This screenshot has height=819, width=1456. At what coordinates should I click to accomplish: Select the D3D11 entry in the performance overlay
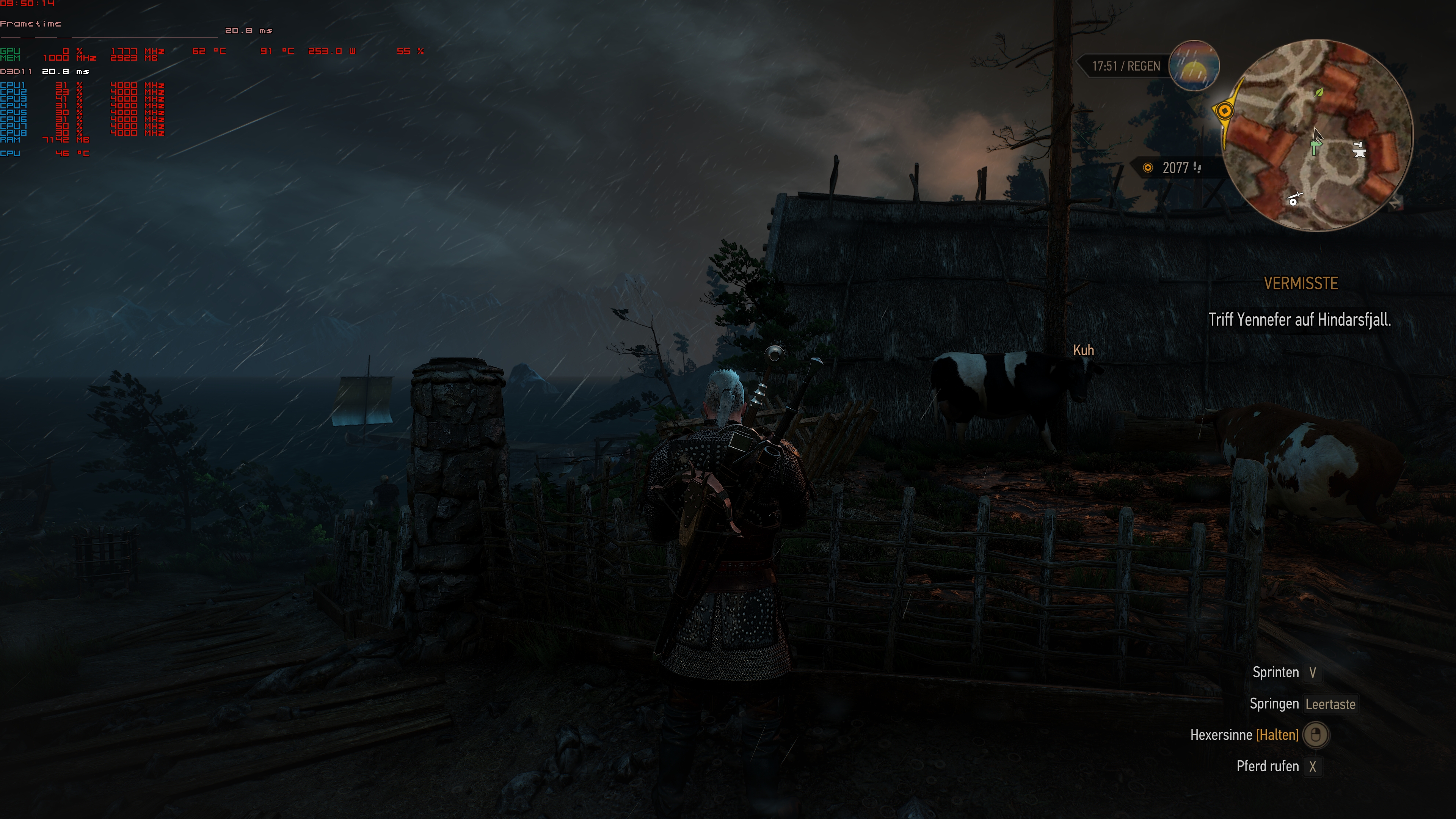click(17, 72)
